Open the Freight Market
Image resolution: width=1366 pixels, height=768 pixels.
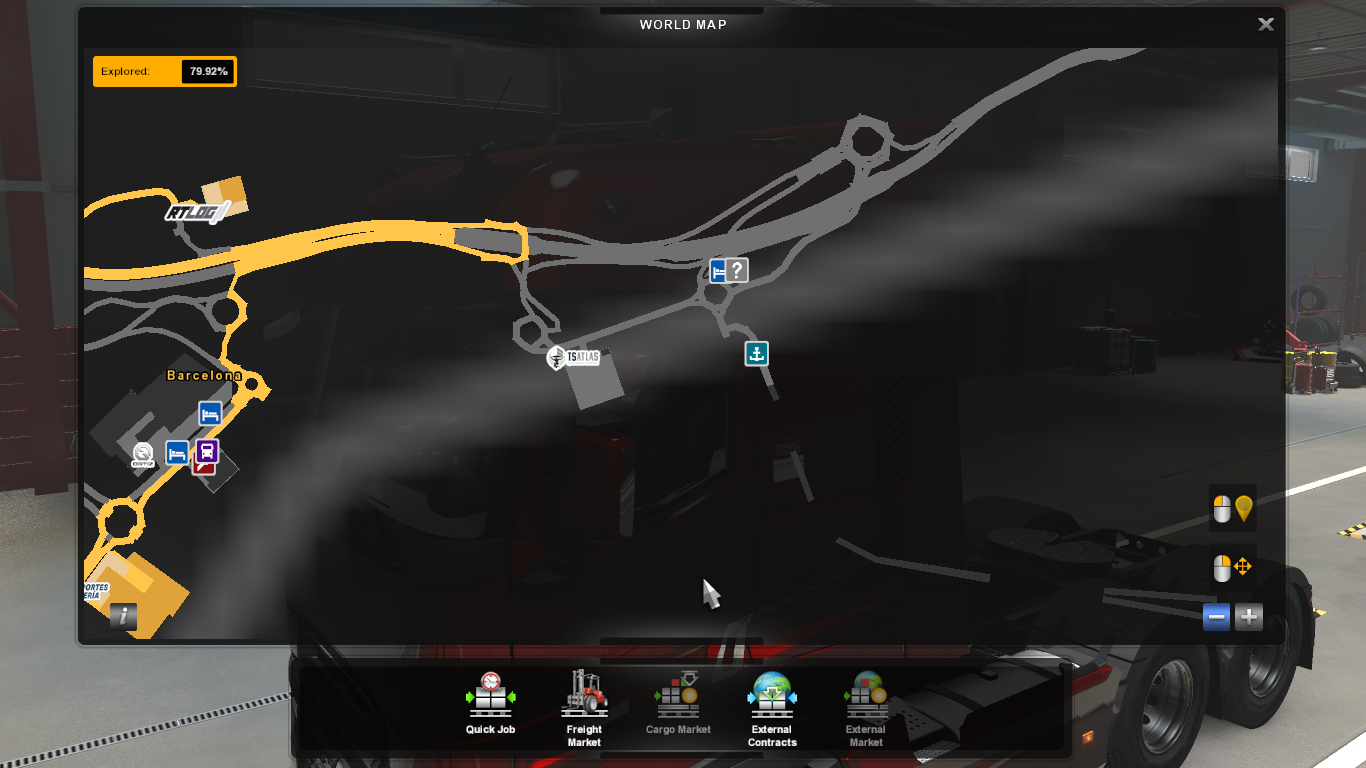point(584,708)
